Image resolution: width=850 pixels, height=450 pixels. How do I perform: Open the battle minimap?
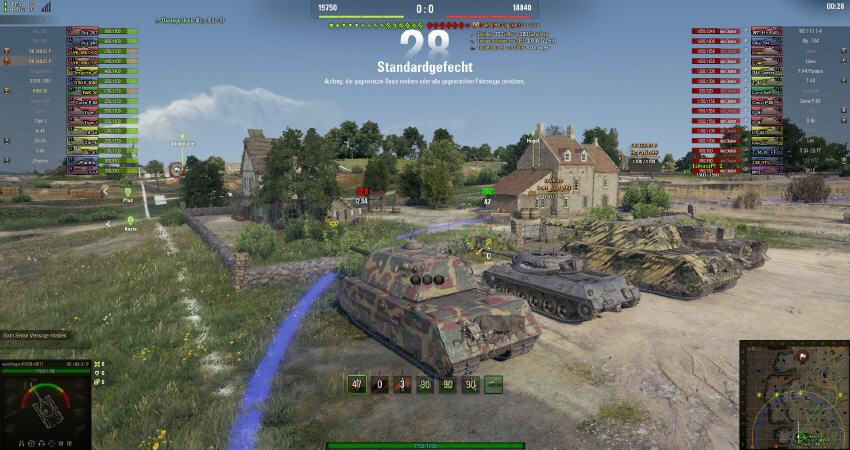point(793,394)
